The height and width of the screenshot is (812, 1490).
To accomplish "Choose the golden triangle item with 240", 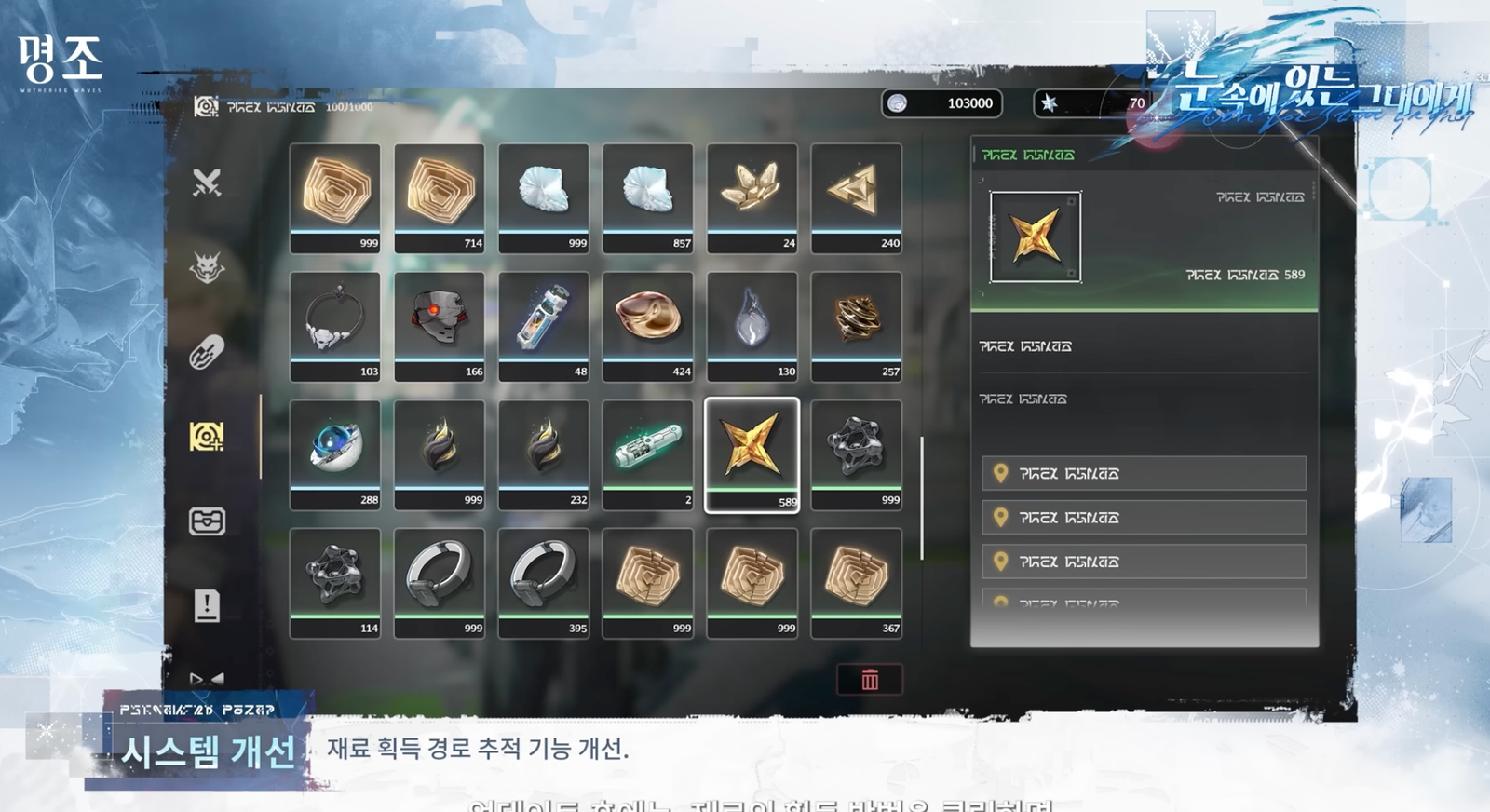I will (856, 196).
